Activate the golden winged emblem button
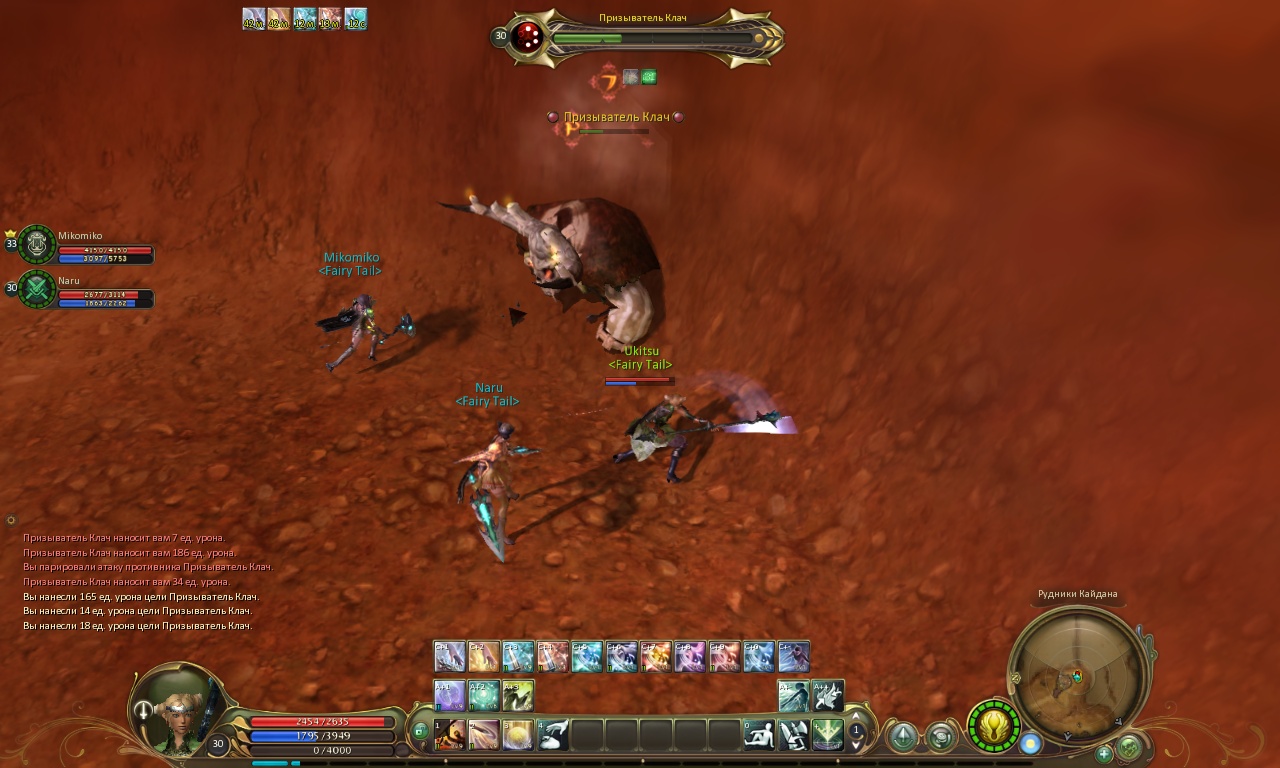 click(x=993, y=726)
